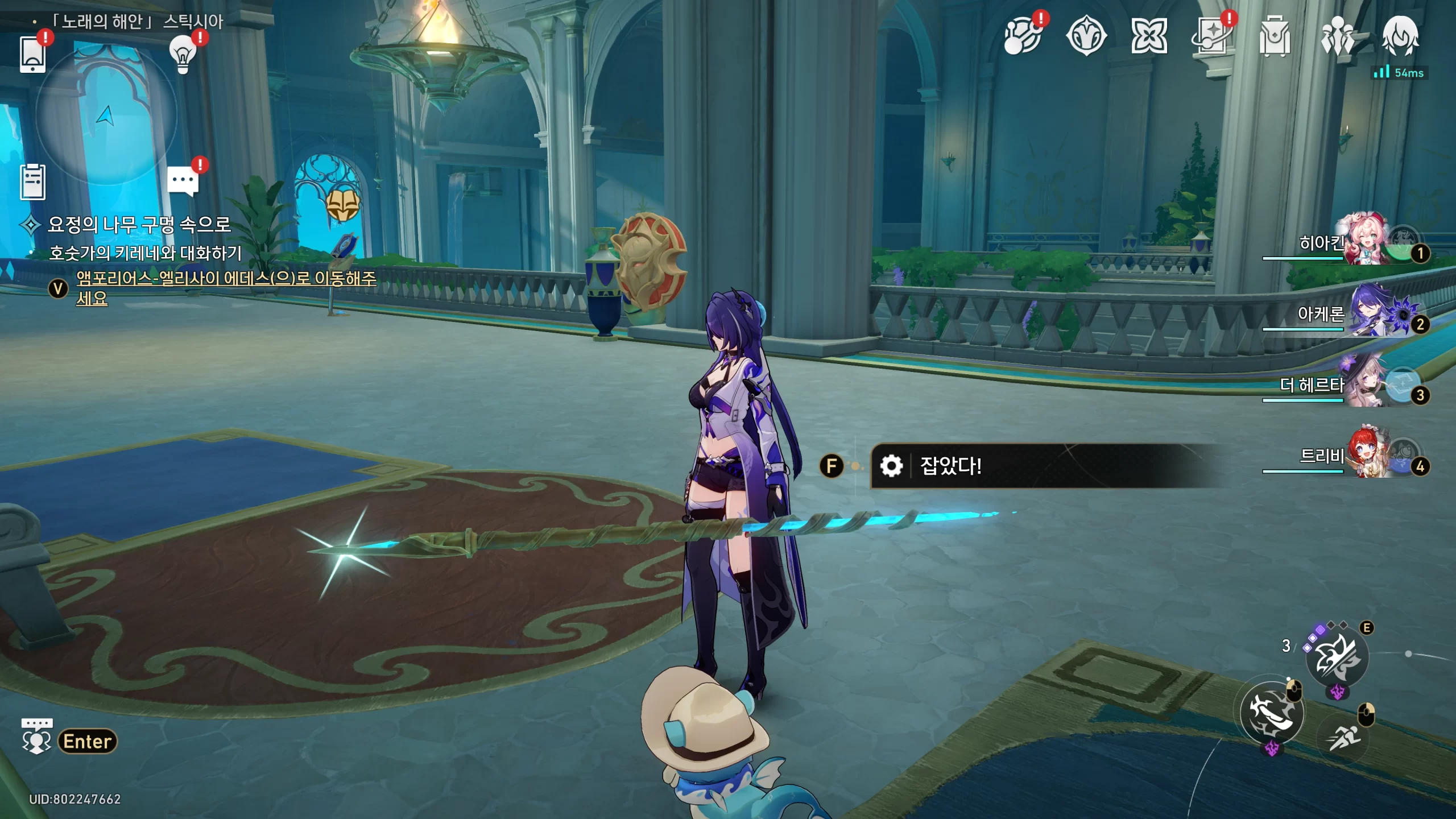Open the character profile head icon
Screen dimensions: 1456x819
point(1400,35)
